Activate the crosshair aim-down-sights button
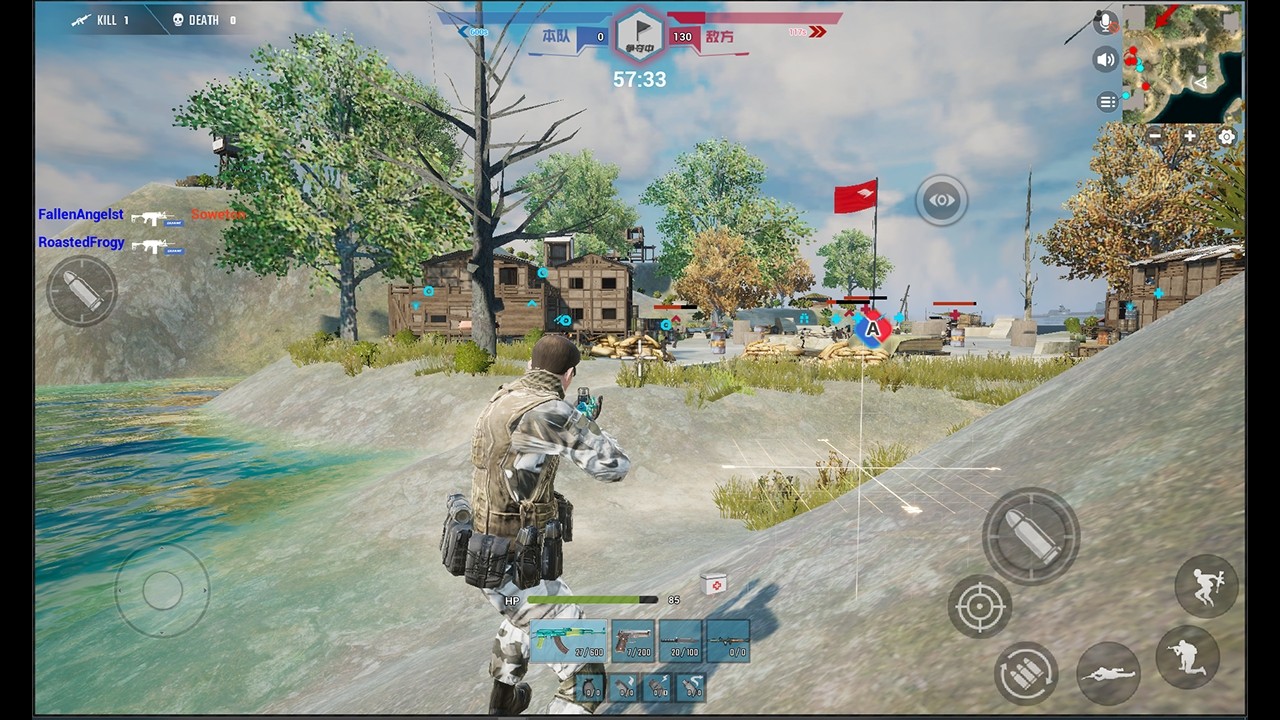 click(x=979, y=606)
